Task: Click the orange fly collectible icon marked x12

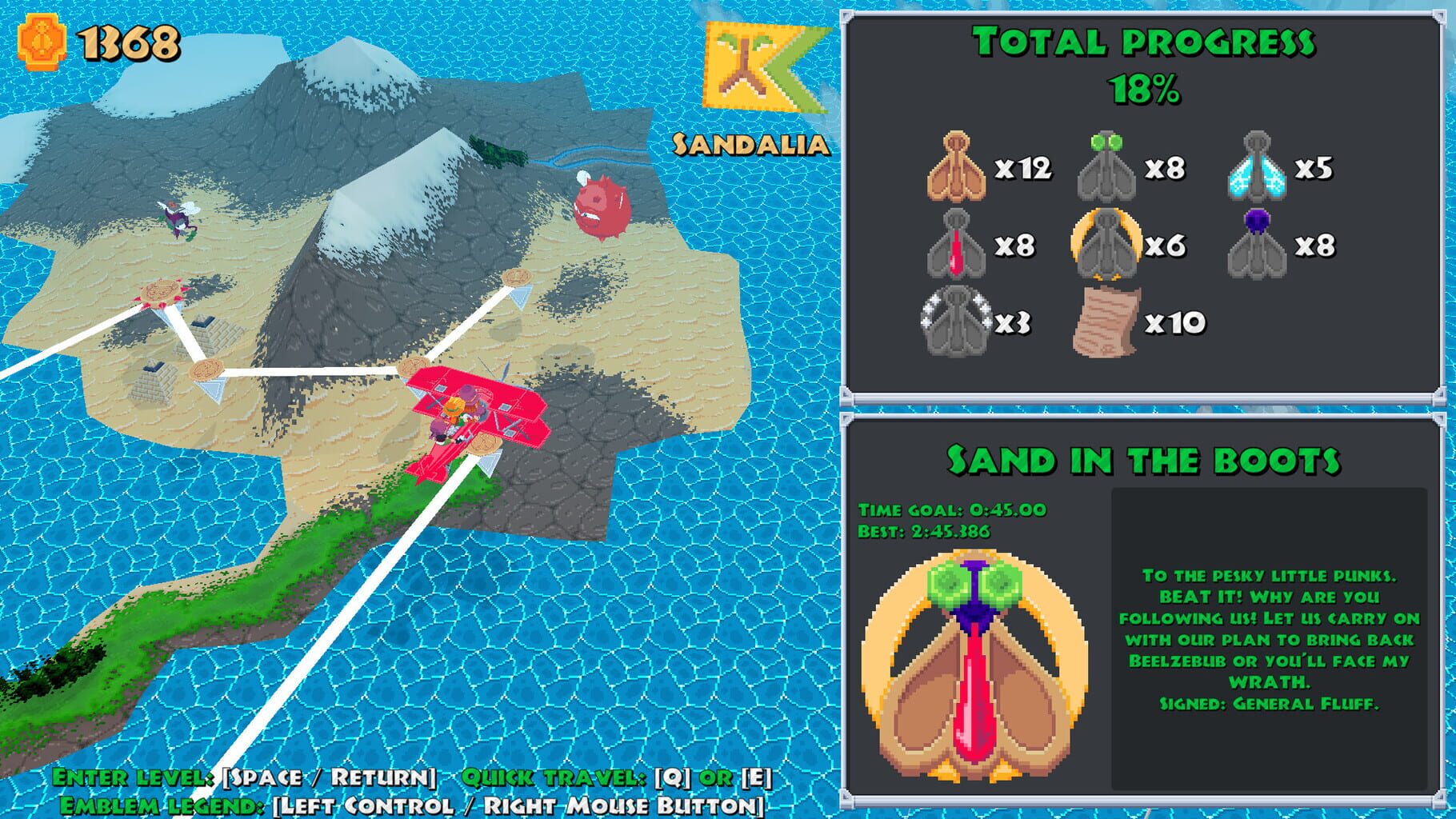Action: 954,166
